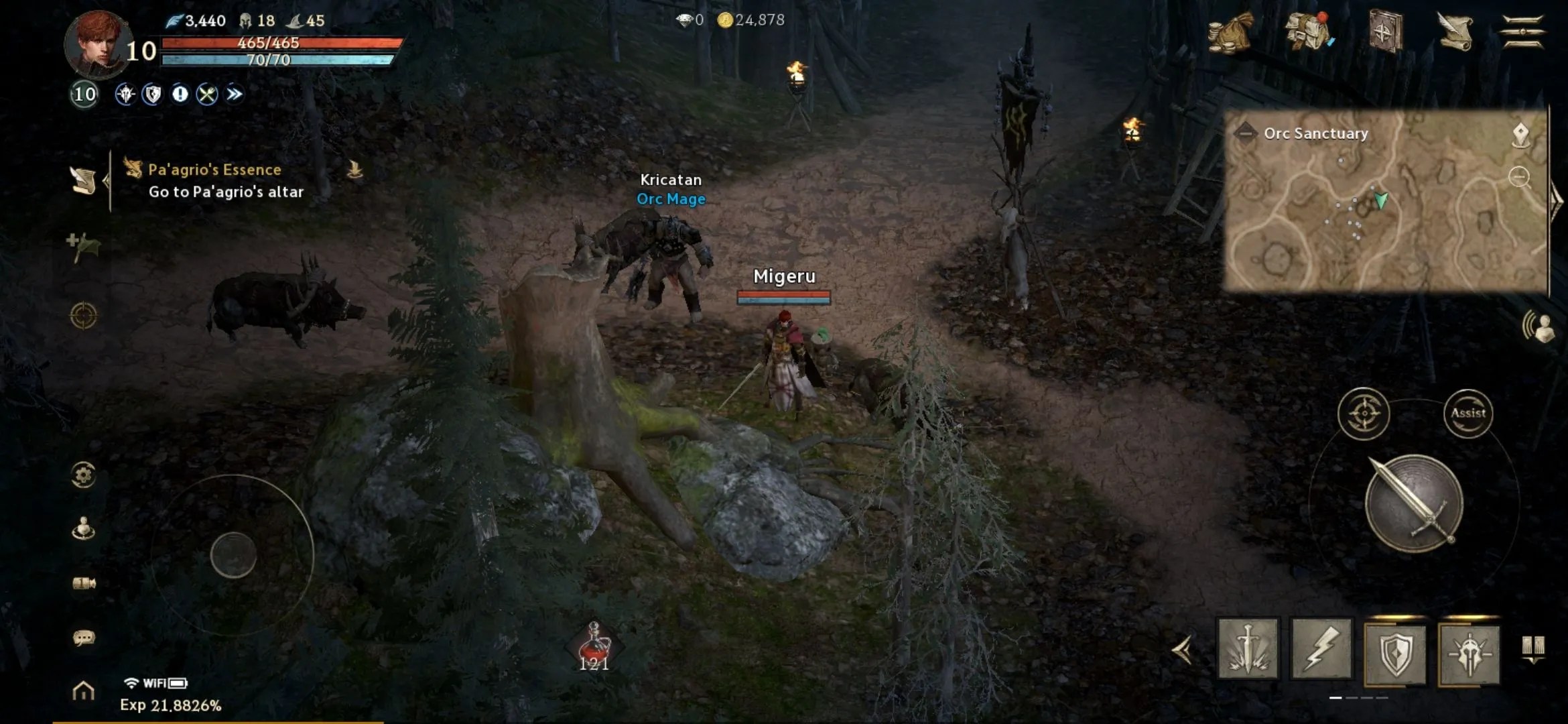Click the minimap zoom-out button
The width and height of the screenshot is (1568, 724).
tap(1519, 177)
